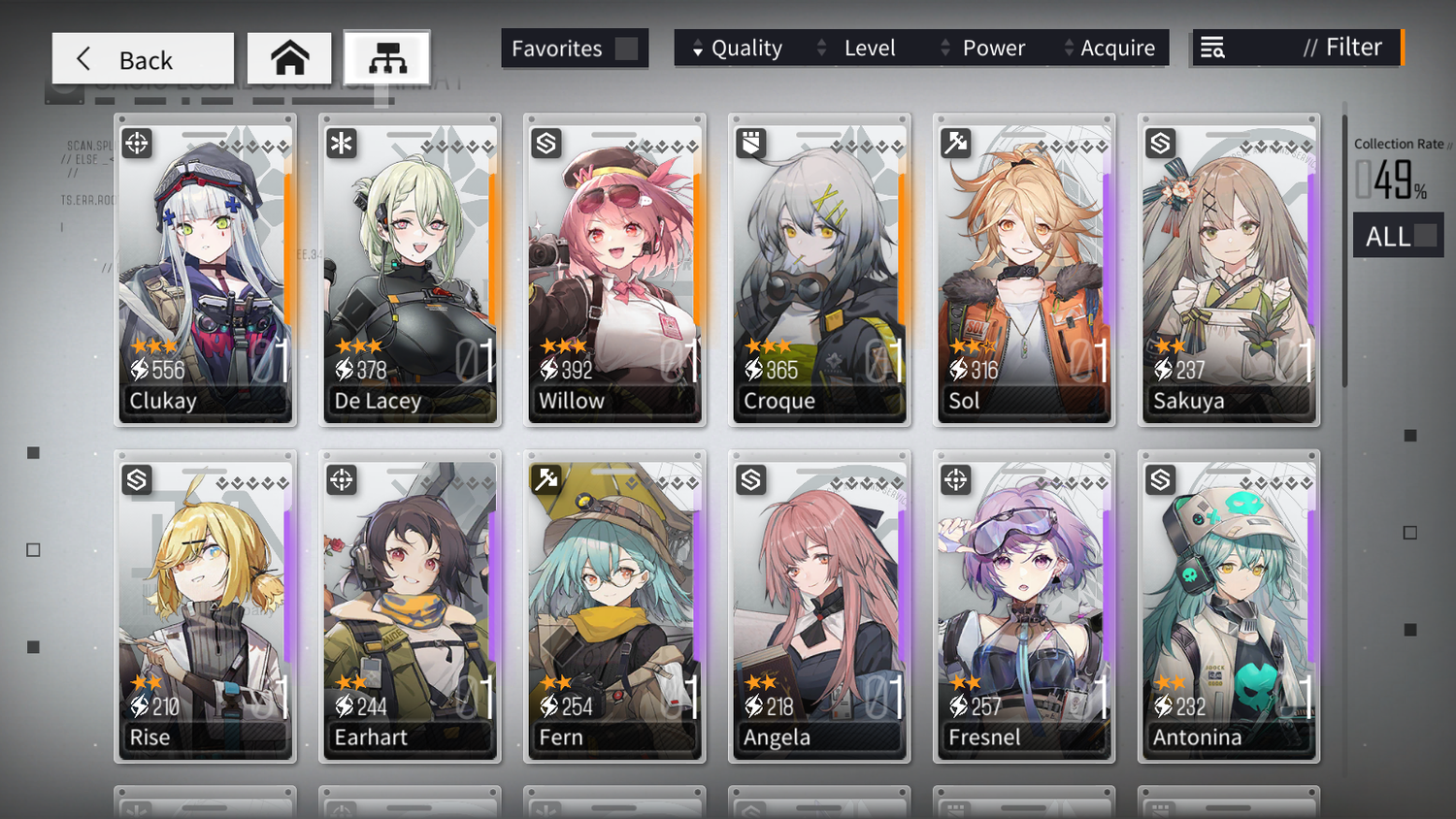This screenshot has width=1456, height=819.
Task: Sort dolls by Level
Action: point(859,49)
